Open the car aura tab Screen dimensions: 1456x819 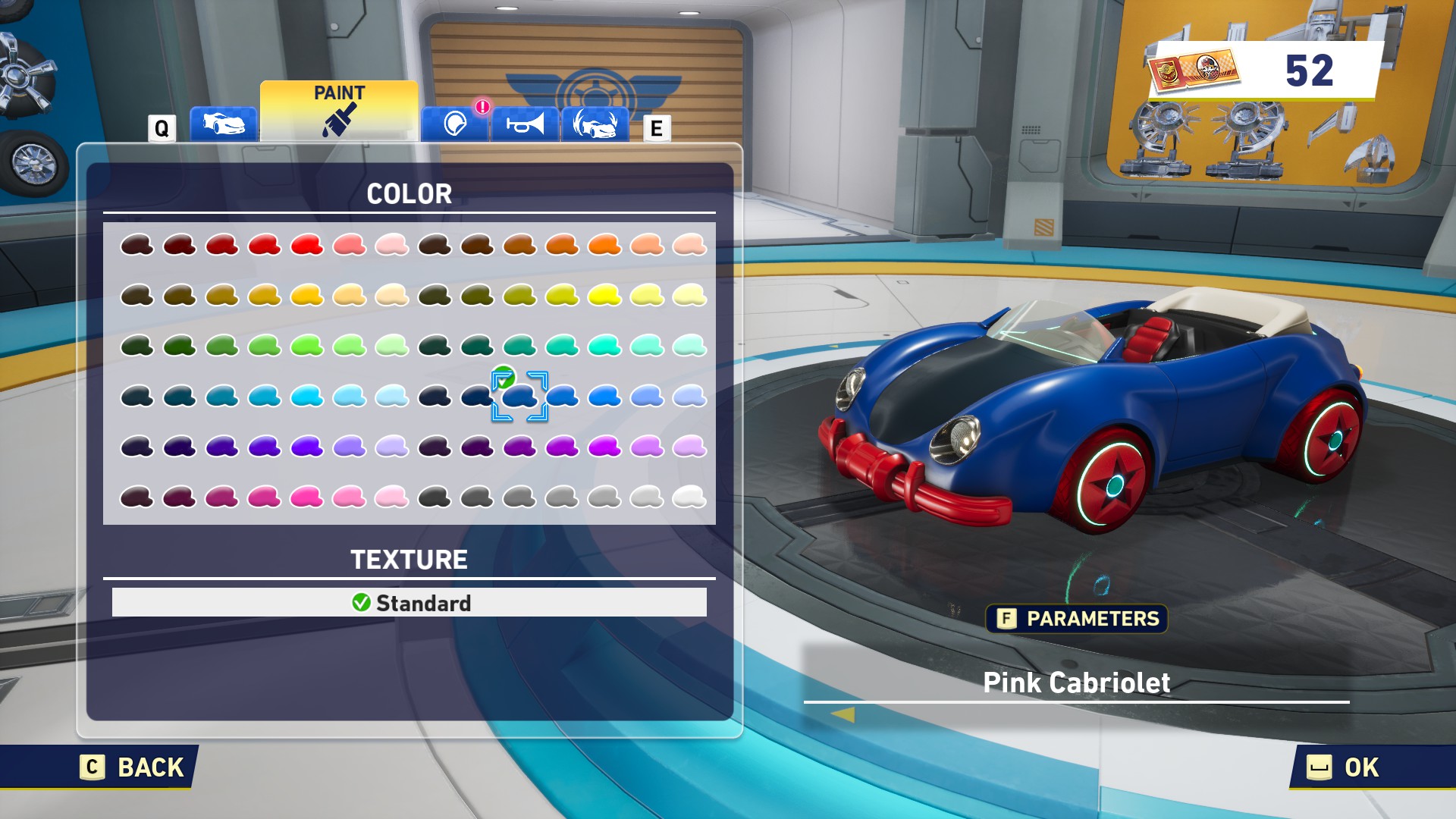(x=595, y=124)
